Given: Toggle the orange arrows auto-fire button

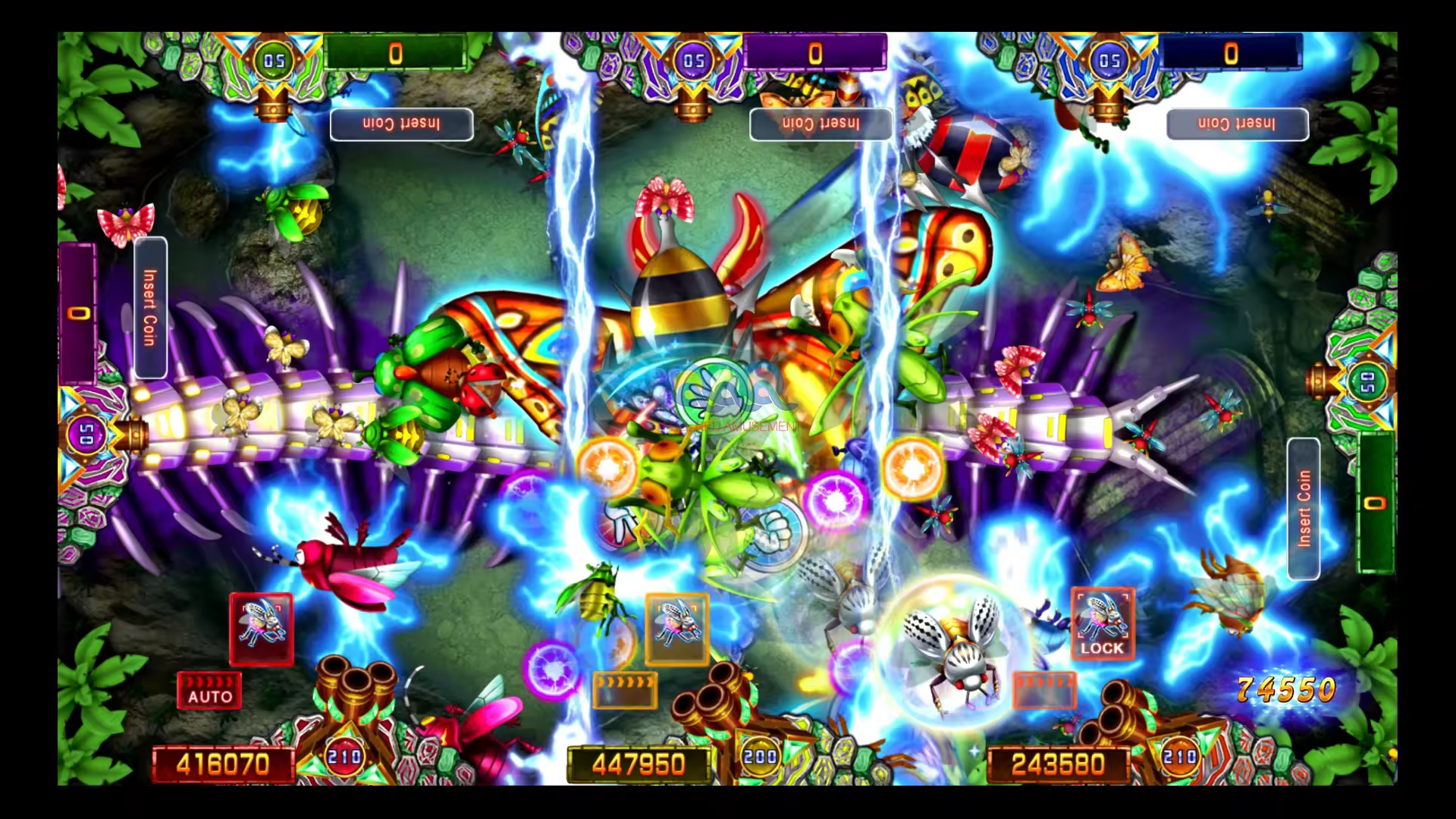Looking at the screenshot, I should click(x=625, y=689).
